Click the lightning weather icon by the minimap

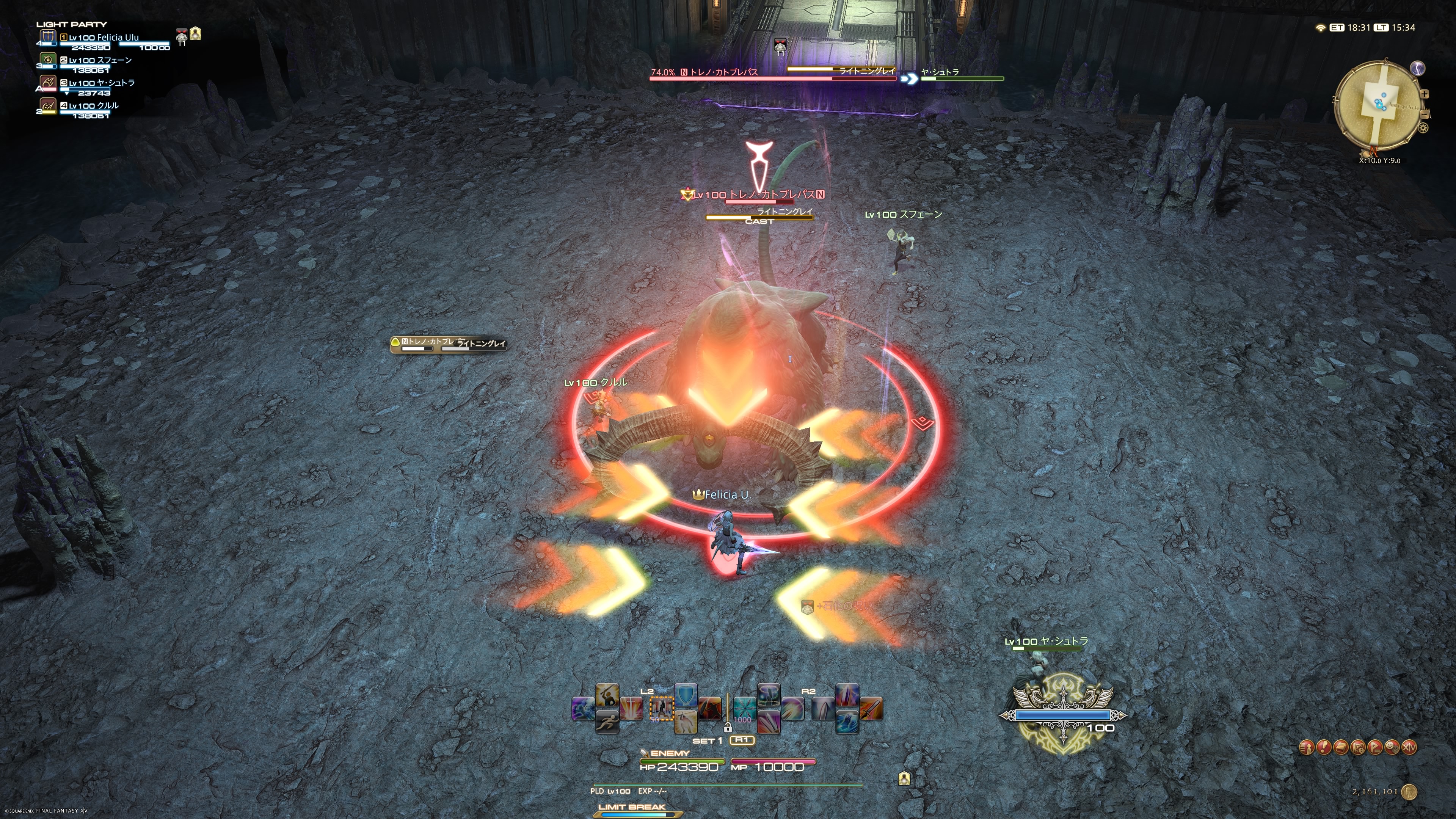[1418, 68]
